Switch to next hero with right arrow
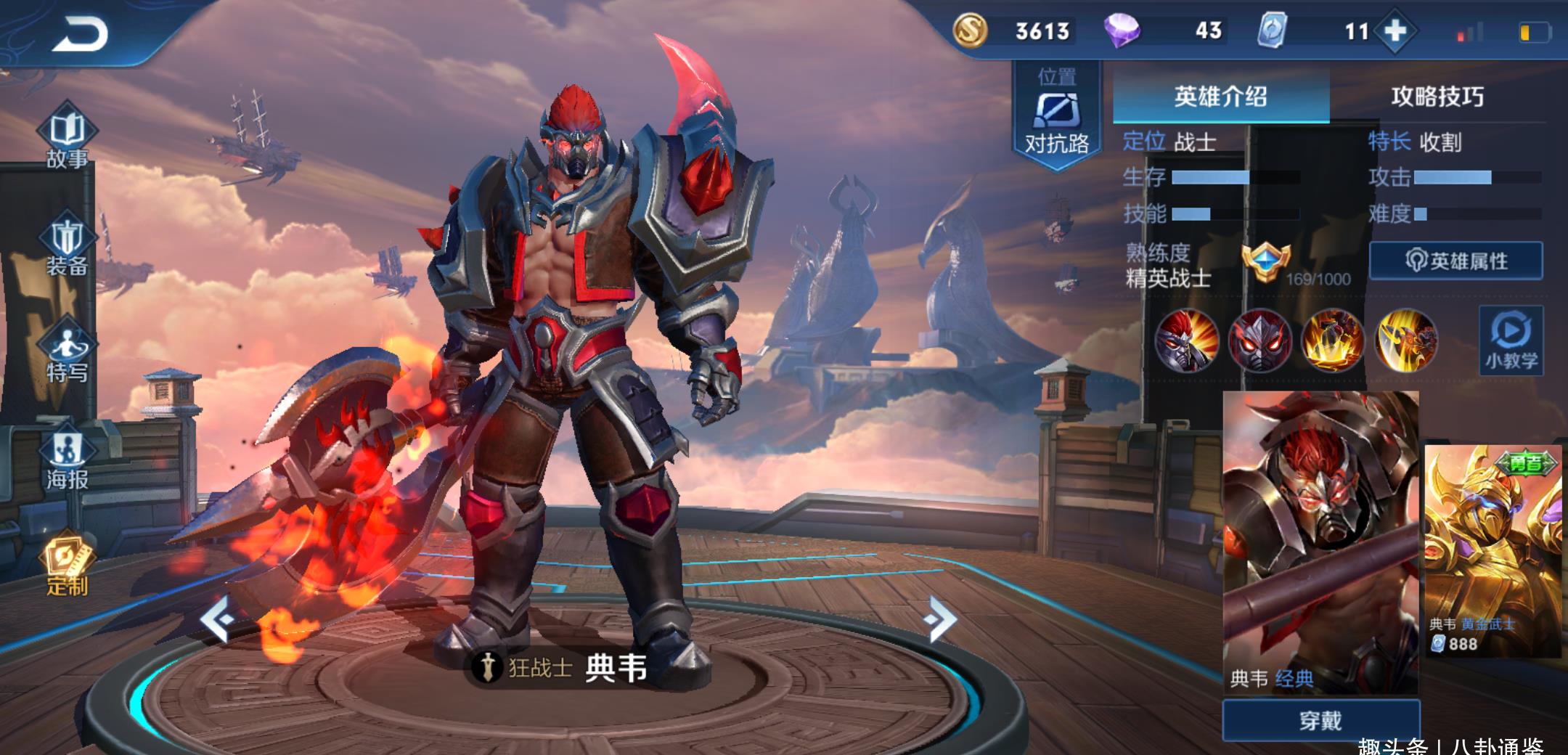 click(x=941, y=619)
